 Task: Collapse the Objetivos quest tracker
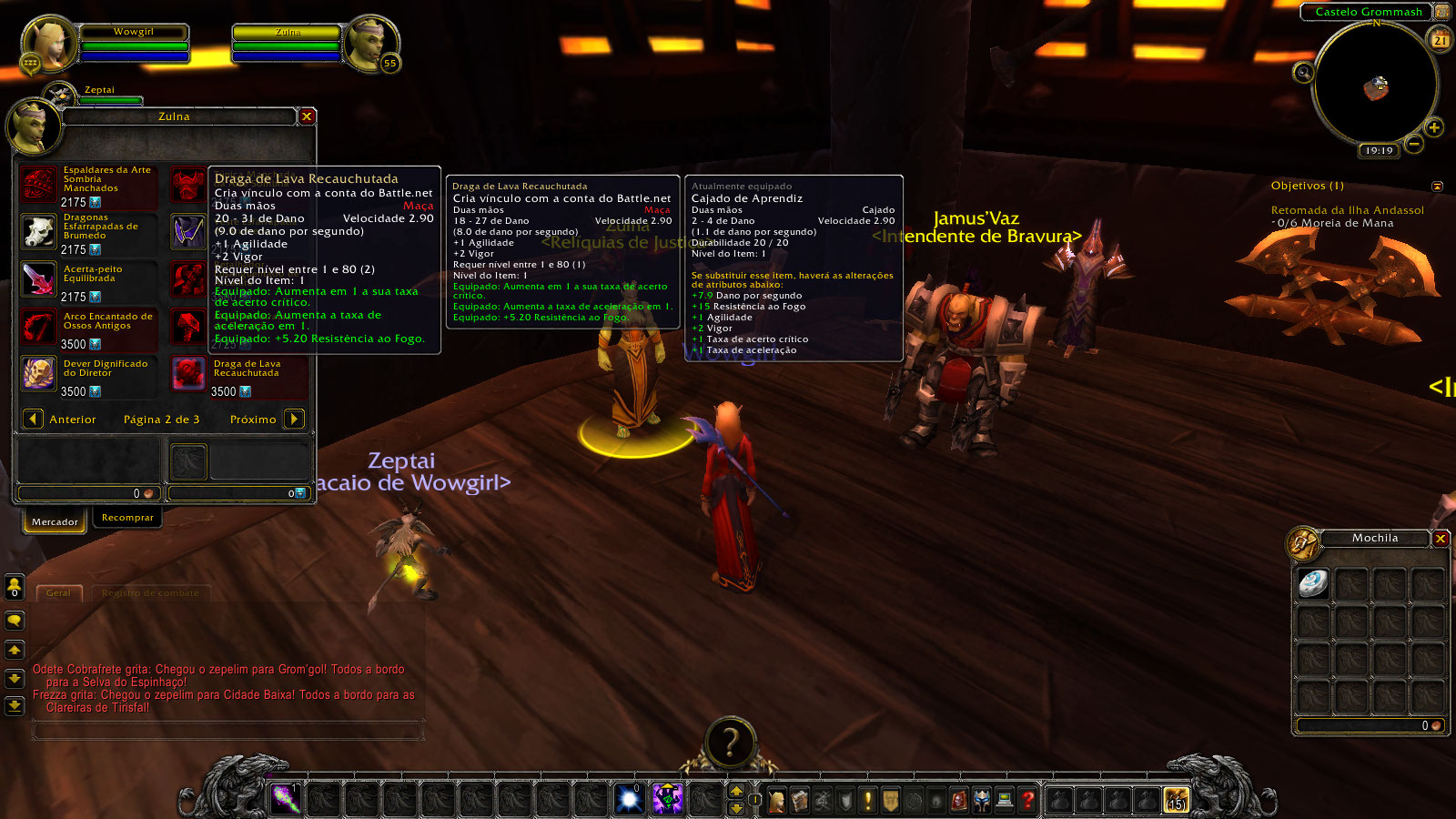pyautogui.click(x=1437, y=186)
